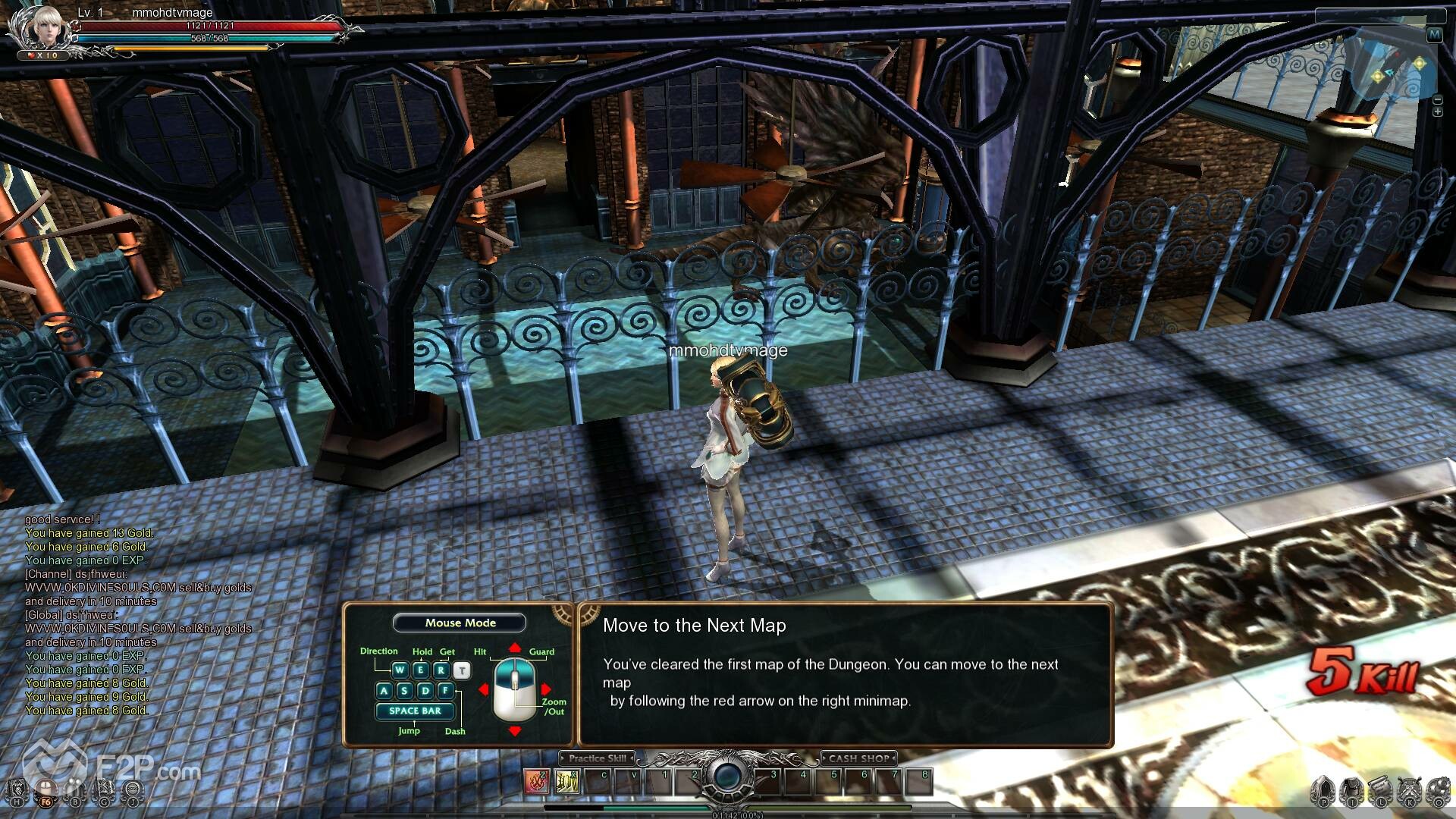Zoom out the minimap with the minus button
The width and height of the screenshot is (1456, 819).
click(1438, 99)
